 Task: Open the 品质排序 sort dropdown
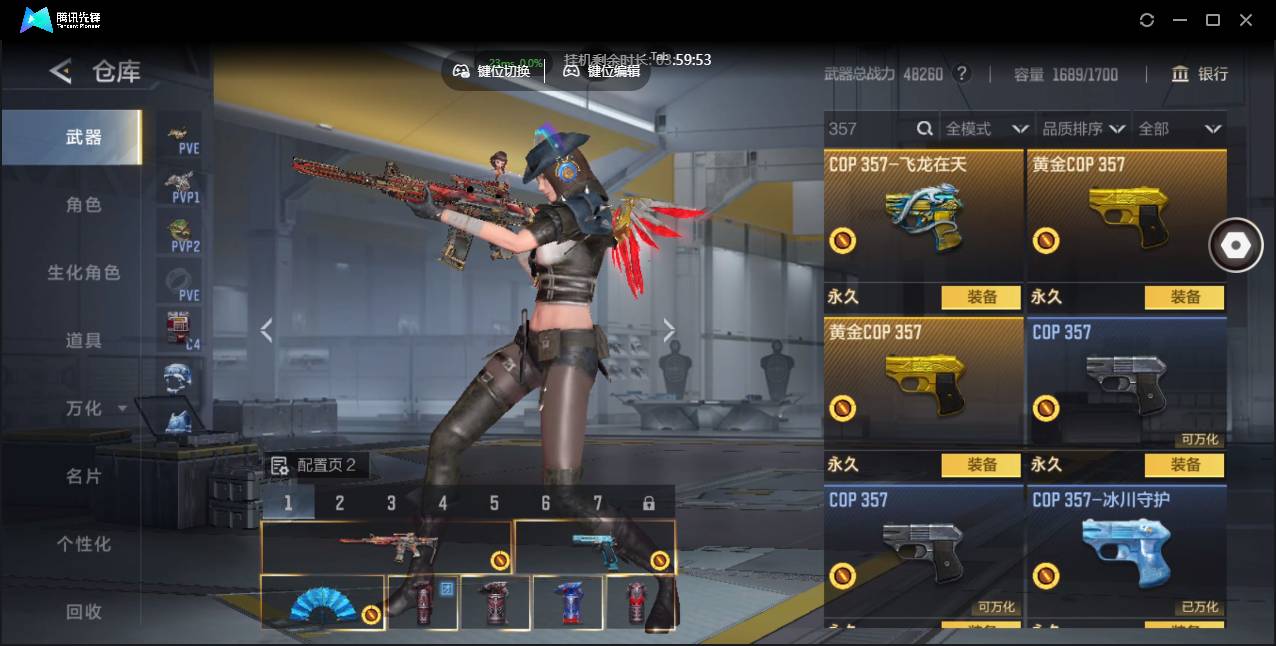(x=1084, y=129)
